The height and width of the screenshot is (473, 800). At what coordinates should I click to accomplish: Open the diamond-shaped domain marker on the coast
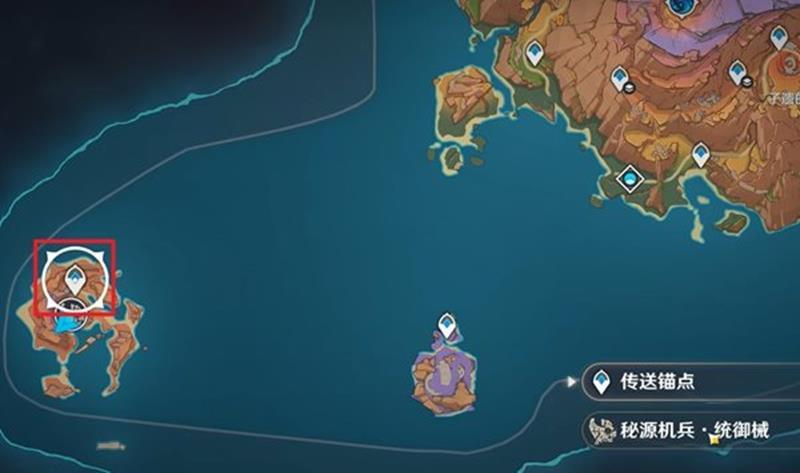[630, 179]
